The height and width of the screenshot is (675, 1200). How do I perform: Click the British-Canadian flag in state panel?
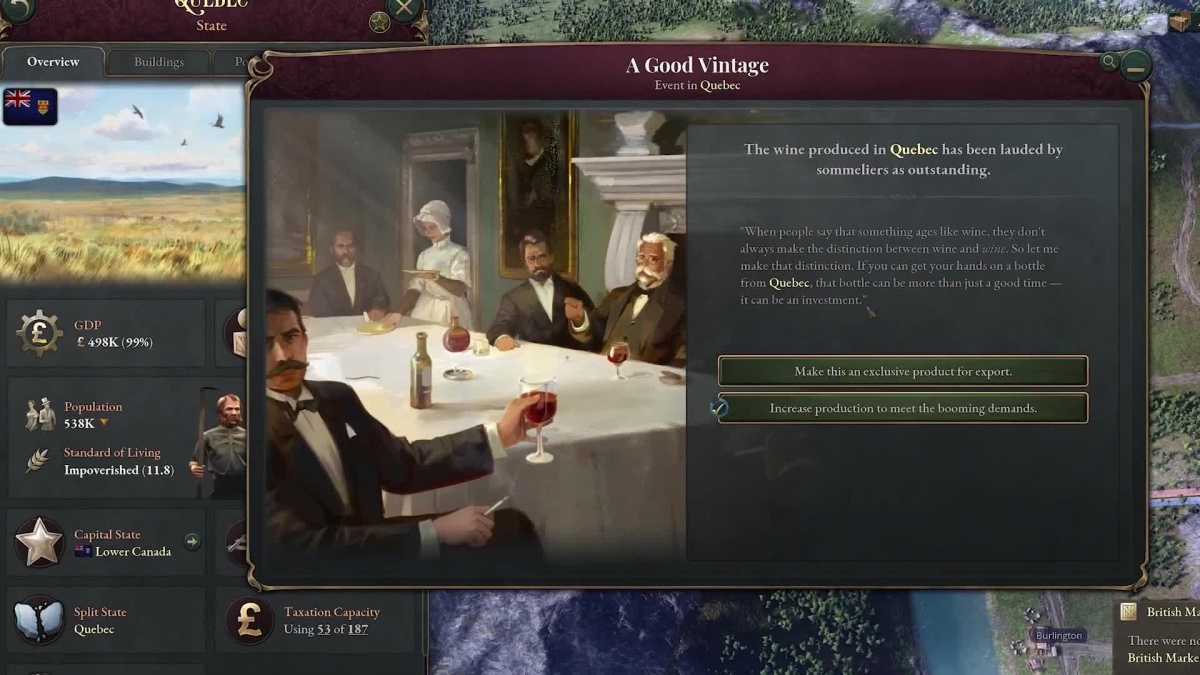pyautogui.click(x=30, y=106)
